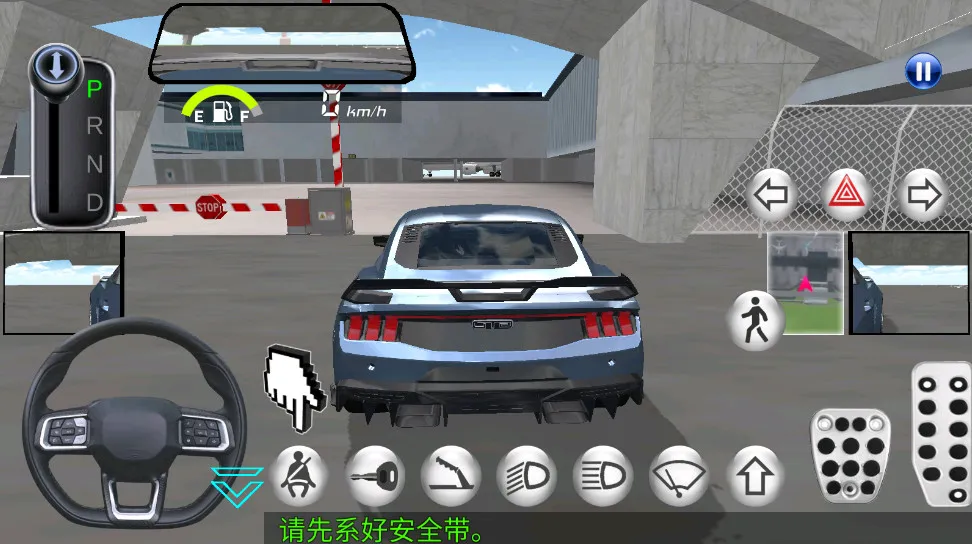Open the minimap with the pink marker
This screenshot has height=544, width=972.
click(x=806, y=284)
